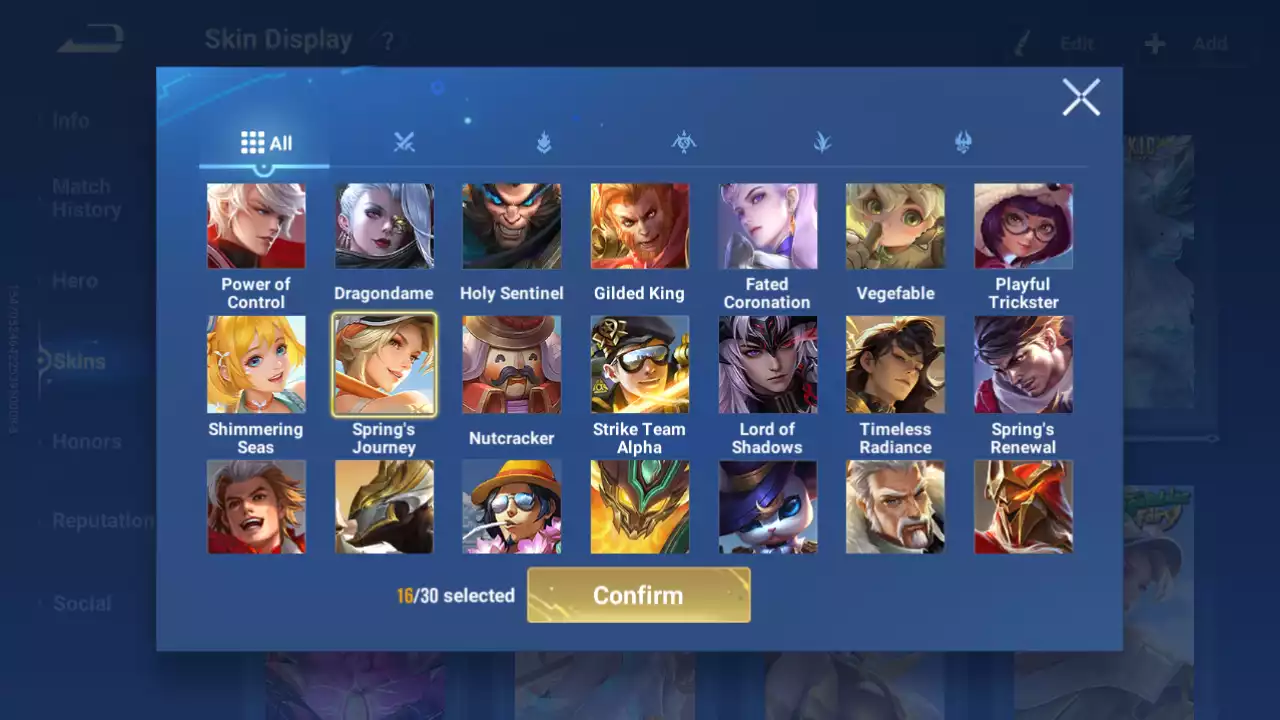Choose the Dragondame skin
This screenshot has height=720, width=1280.
pyautogui.click(x=384, y=226)
